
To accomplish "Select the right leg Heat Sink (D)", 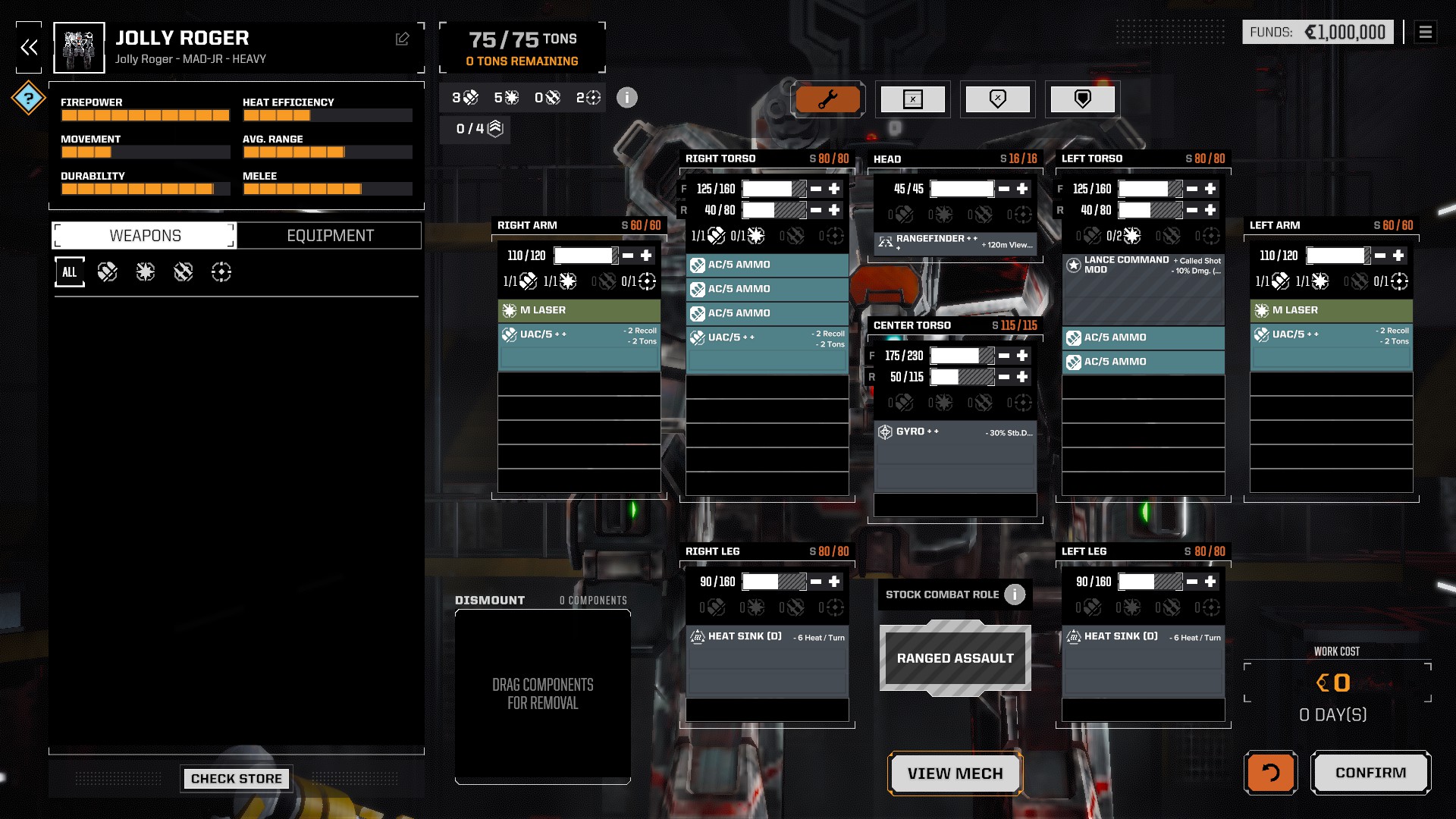I will [x=767, y=637].
